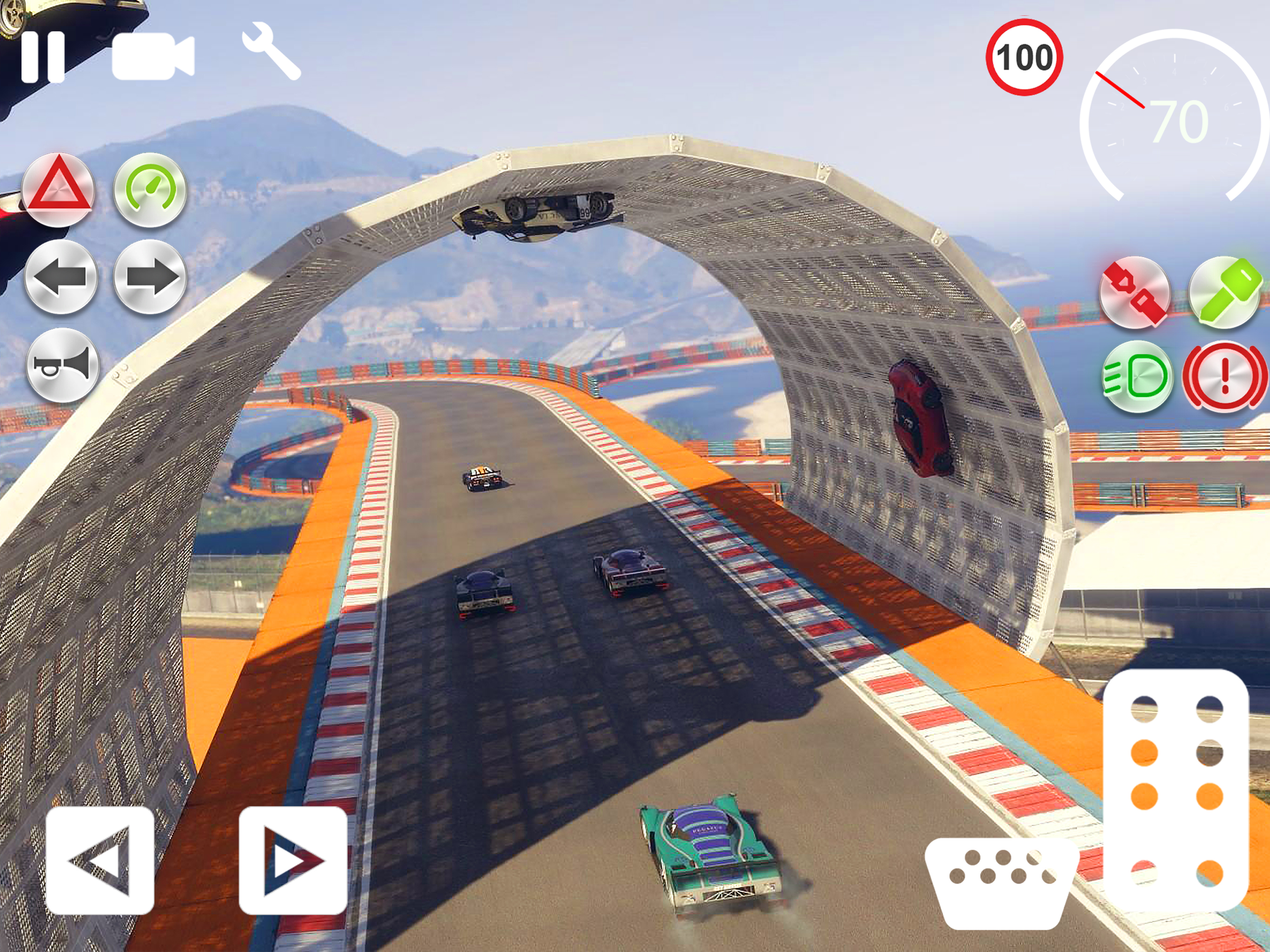Toggle the right turn signal arrow
This screenshot has height=952, width=1270.
click(x=151, y=278)
